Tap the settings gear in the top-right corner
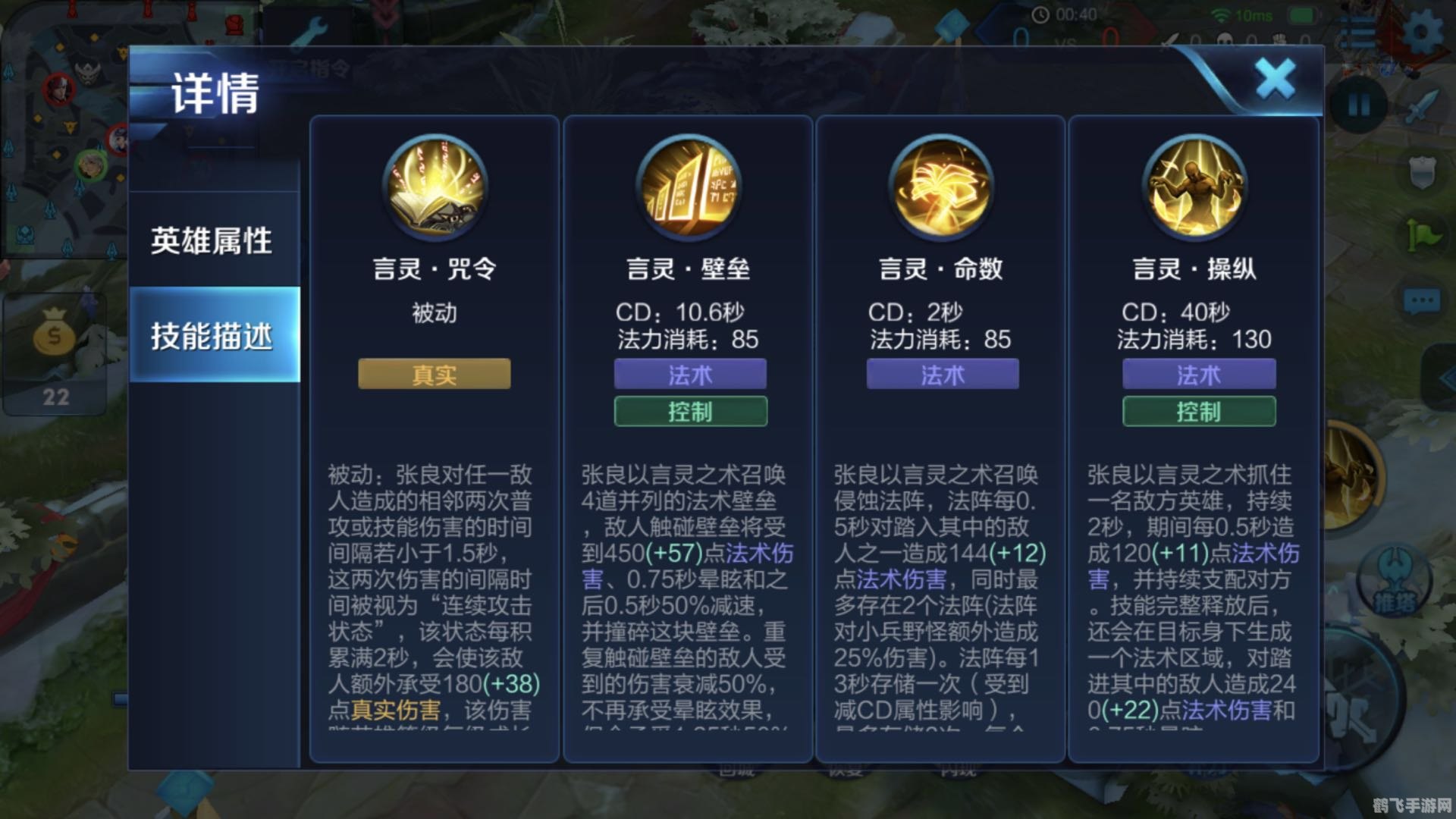The height and width of the screenshot is (819, 1456). point(1423,33)
